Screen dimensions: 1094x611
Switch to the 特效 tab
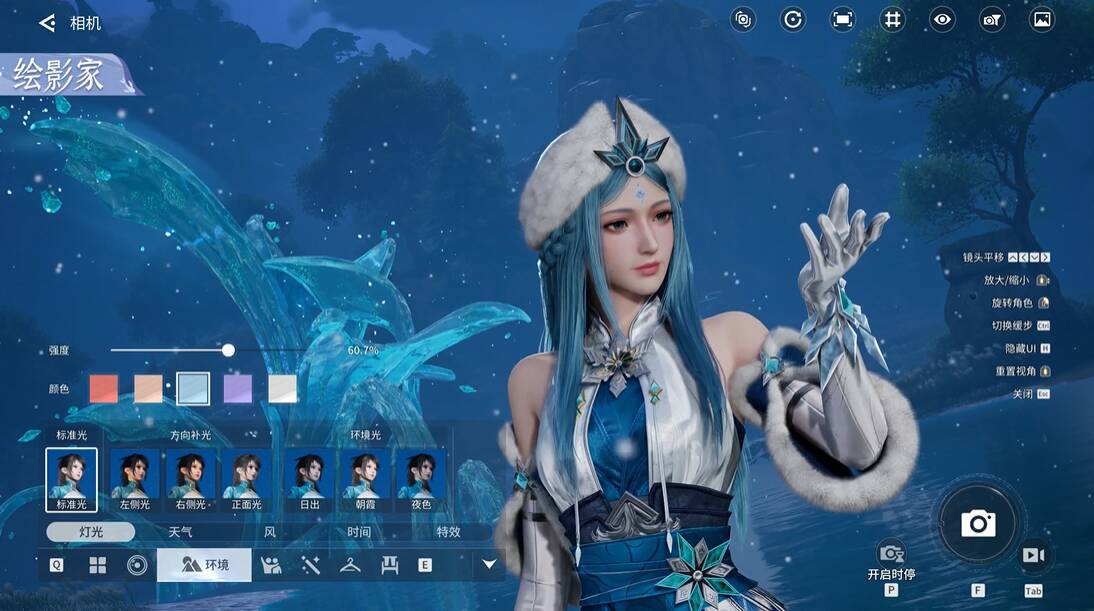coord(448,532)
